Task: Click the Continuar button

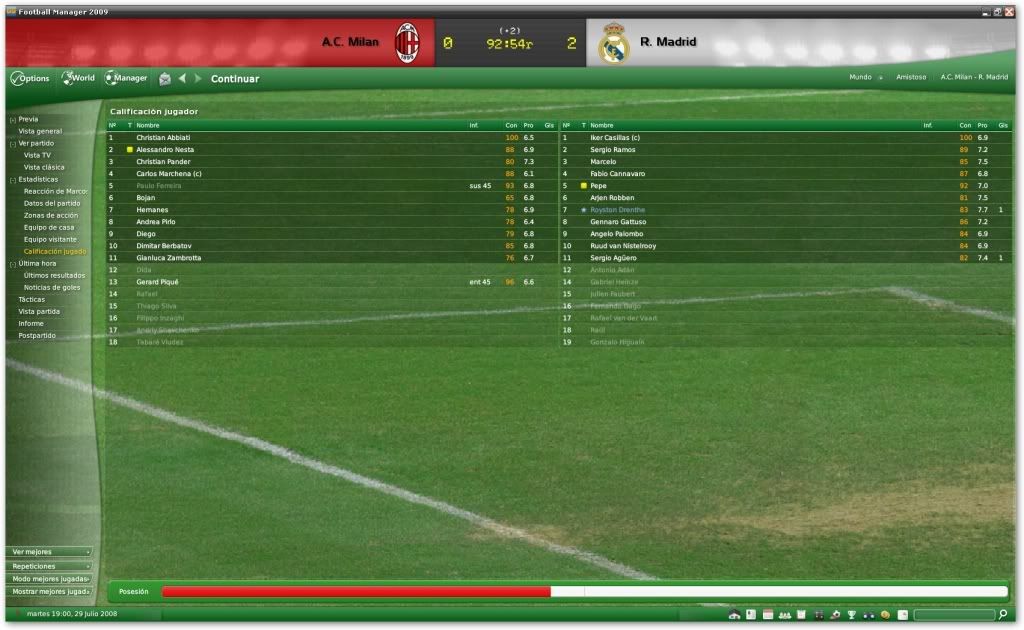Action: (234, 79)
